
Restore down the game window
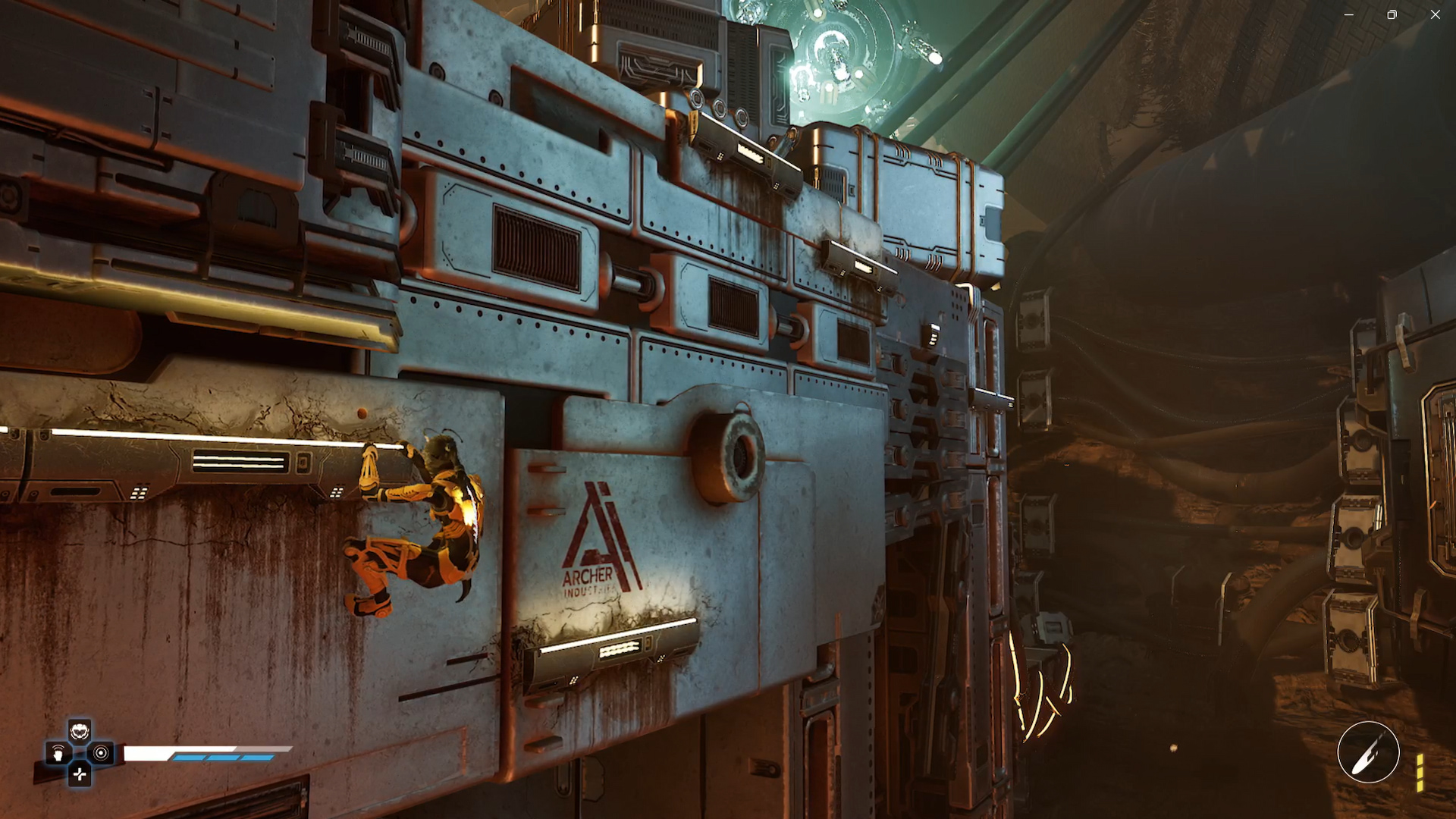[x=1392, y=14]
